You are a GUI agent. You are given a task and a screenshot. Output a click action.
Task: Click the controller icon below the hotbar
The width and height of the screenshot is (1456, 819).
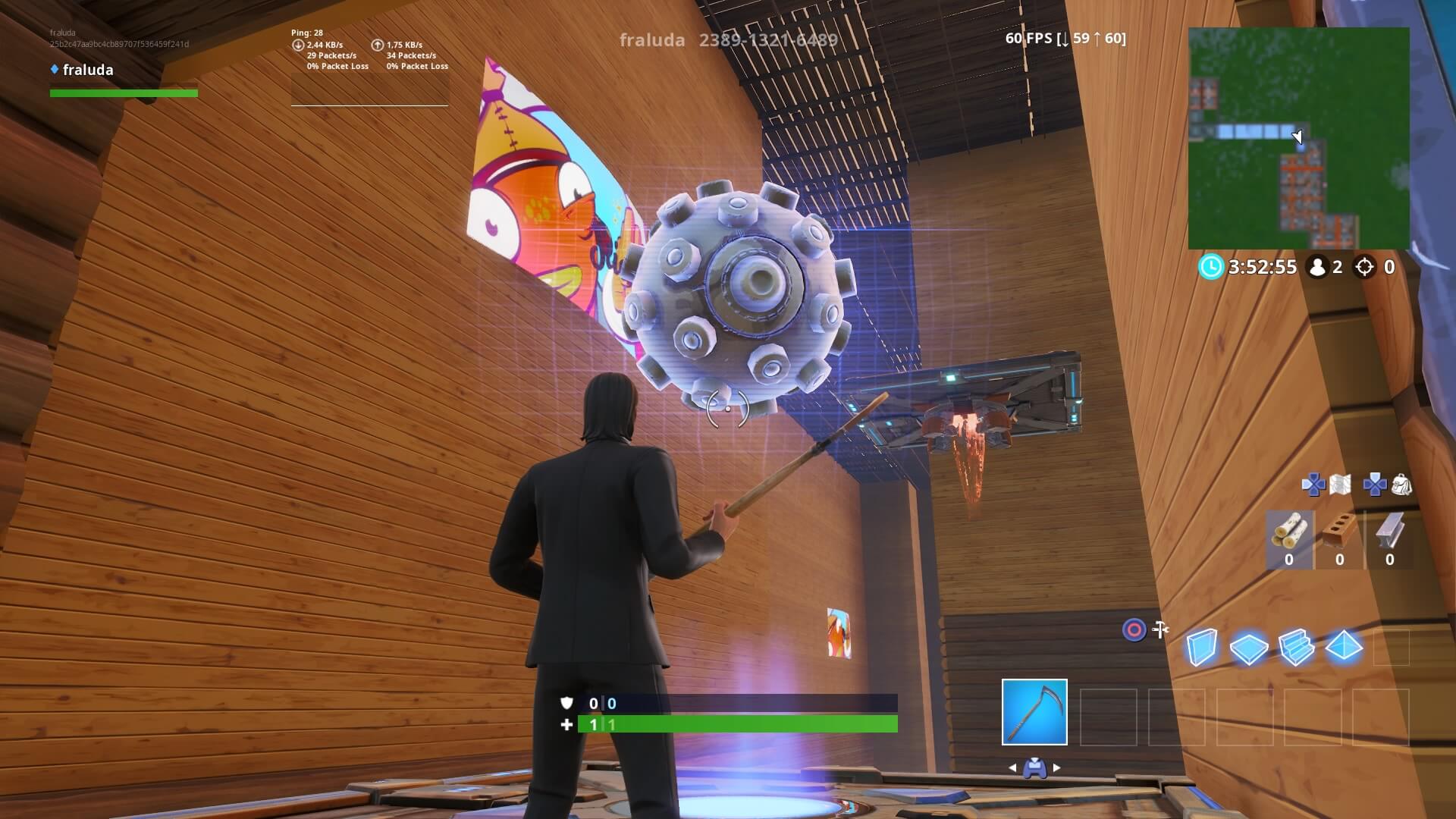click(1036, 767)
